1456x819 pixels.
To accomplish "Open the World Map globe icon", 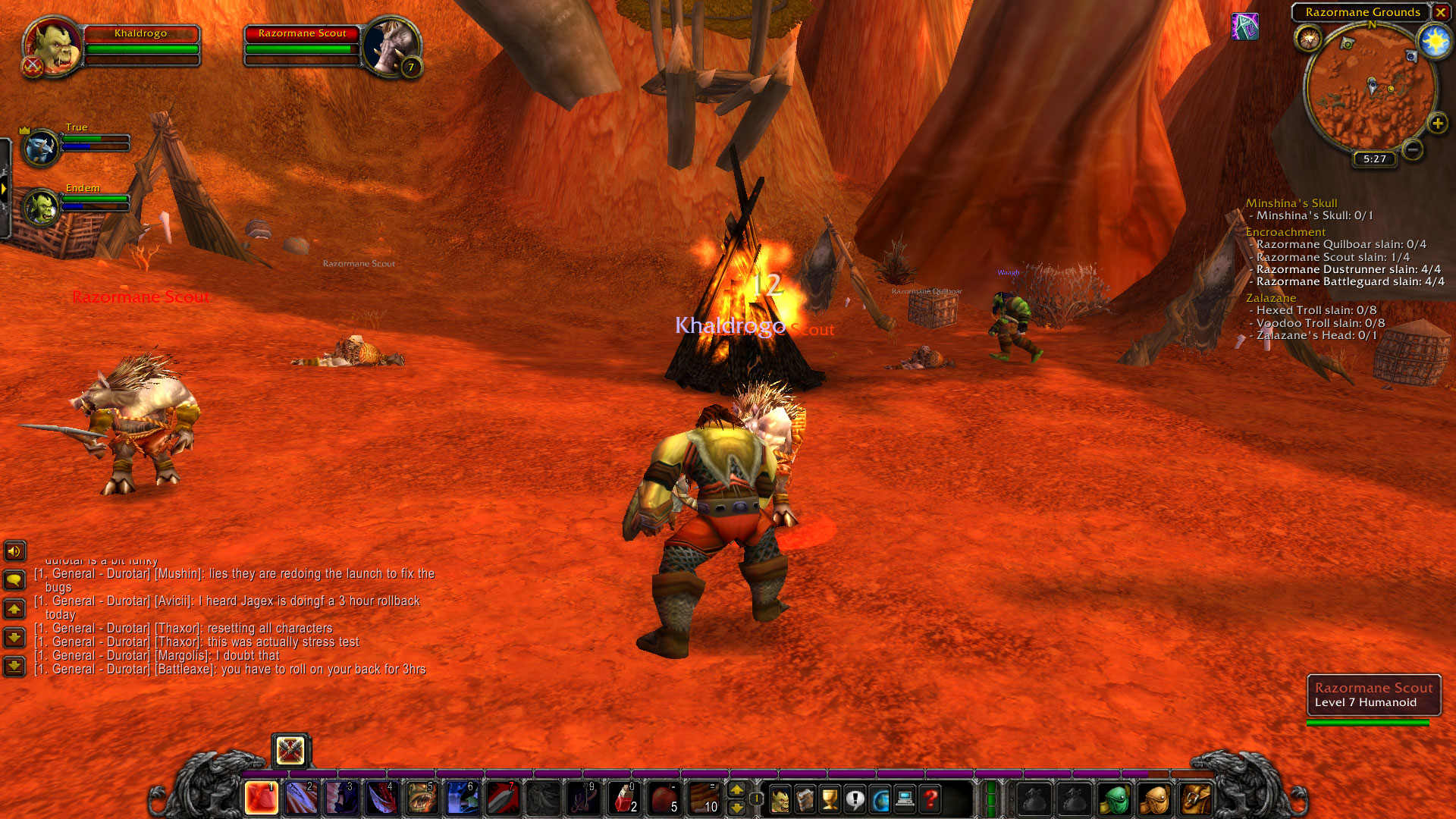I will point(881,799).
